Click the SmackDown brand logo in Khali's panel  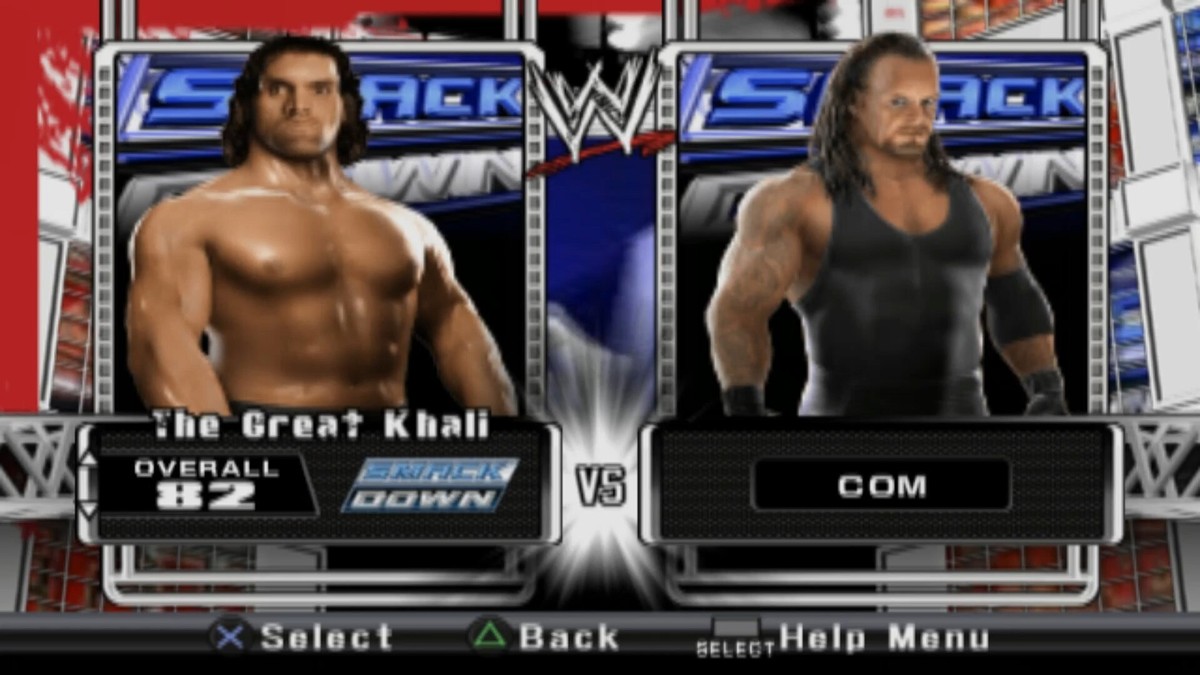point(430,485)
